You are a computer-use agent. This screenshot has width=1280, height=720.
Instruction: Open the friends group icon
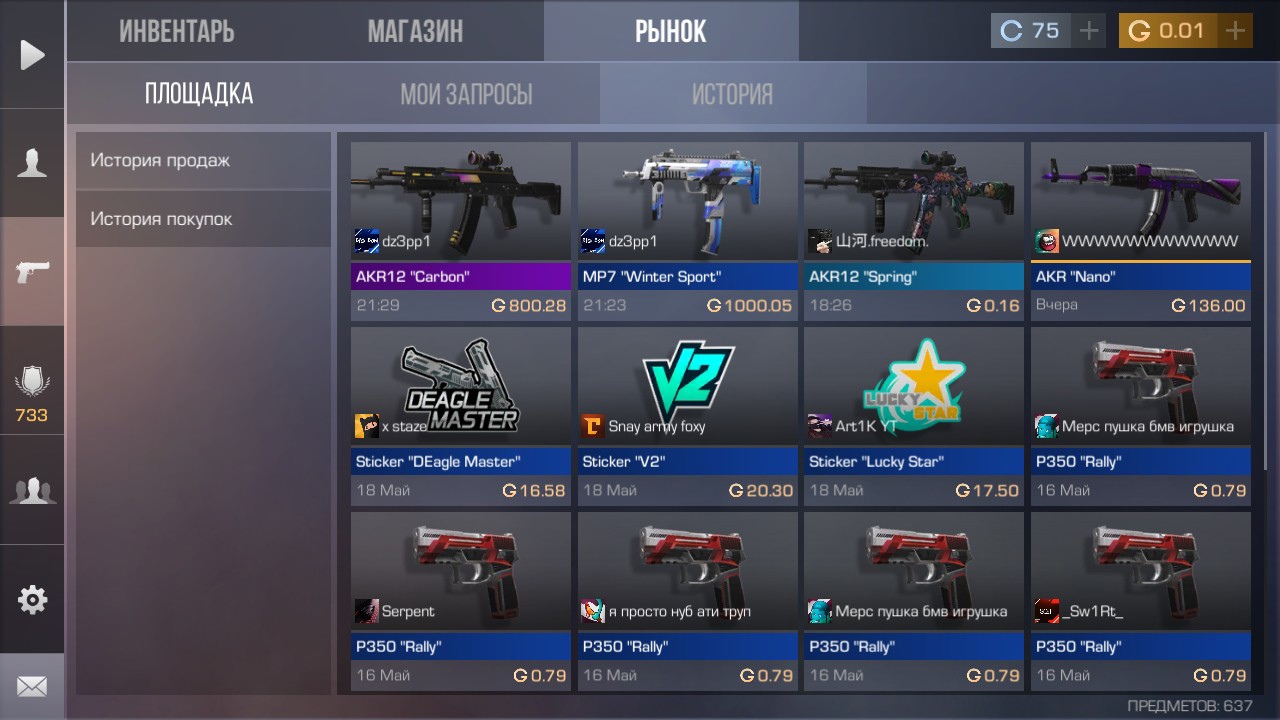click(x=32, y=491)
